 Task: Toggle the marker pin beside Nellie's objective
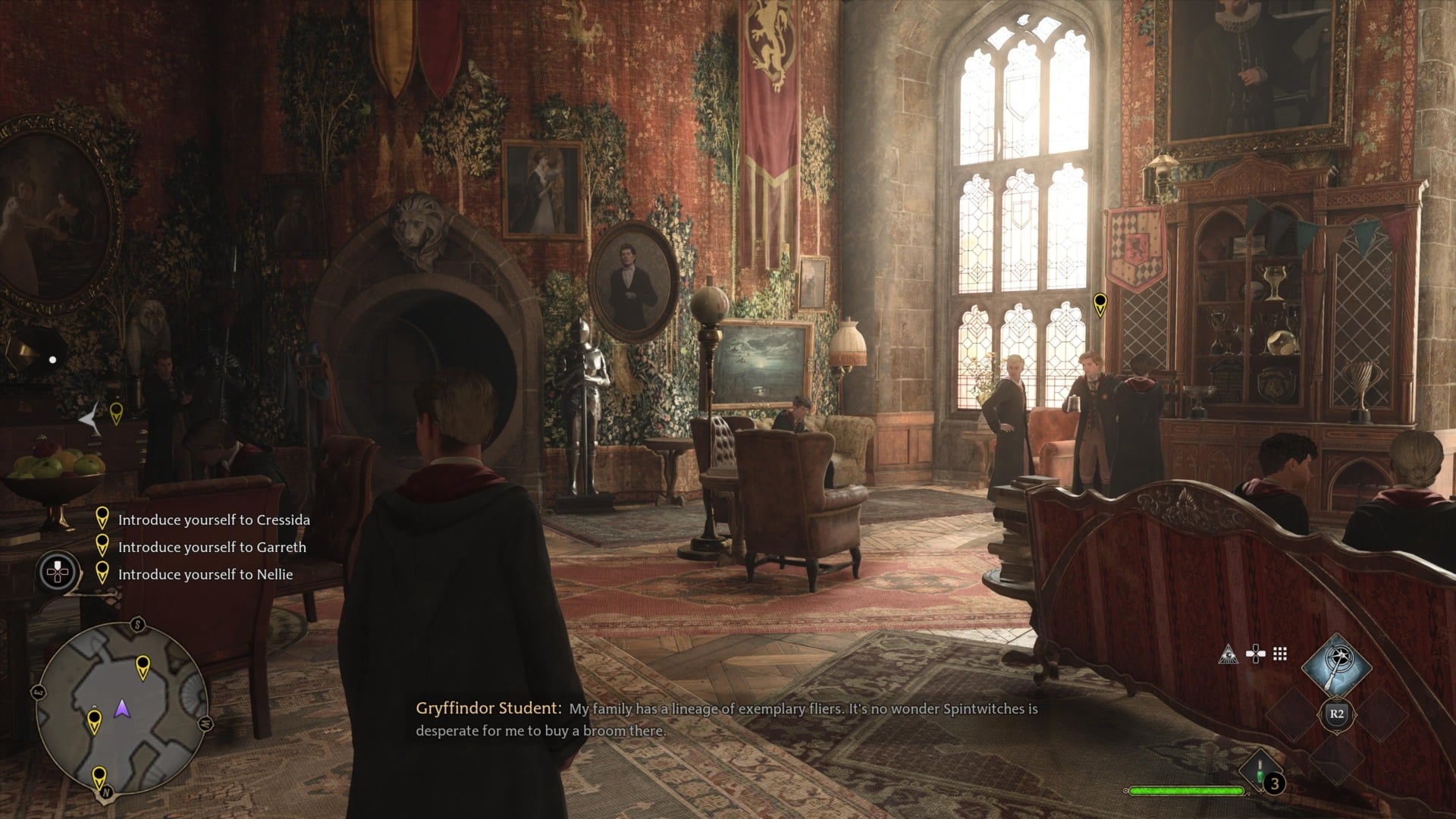pos(102,574)
